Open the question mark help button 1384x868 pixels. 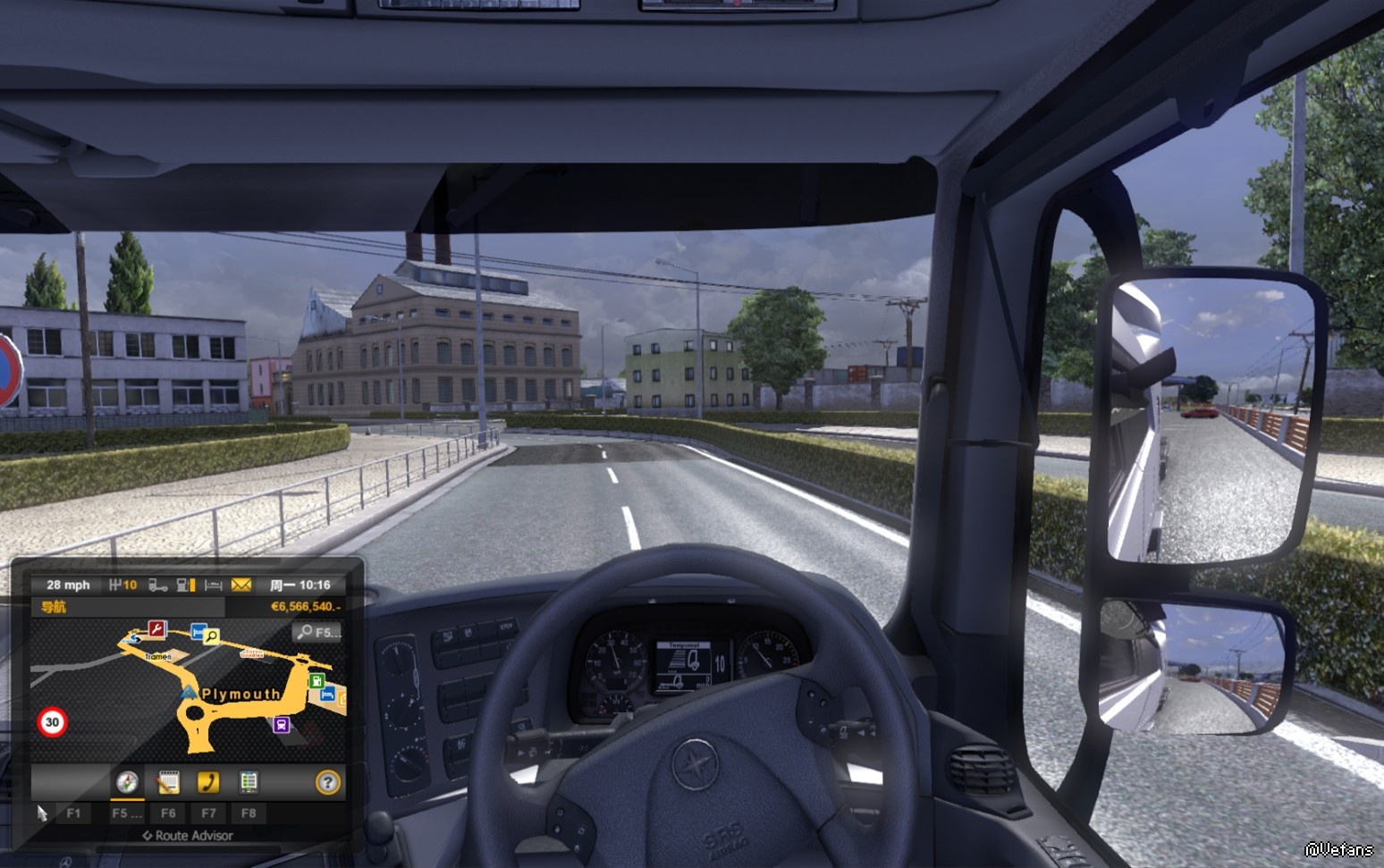pos(328,782)
